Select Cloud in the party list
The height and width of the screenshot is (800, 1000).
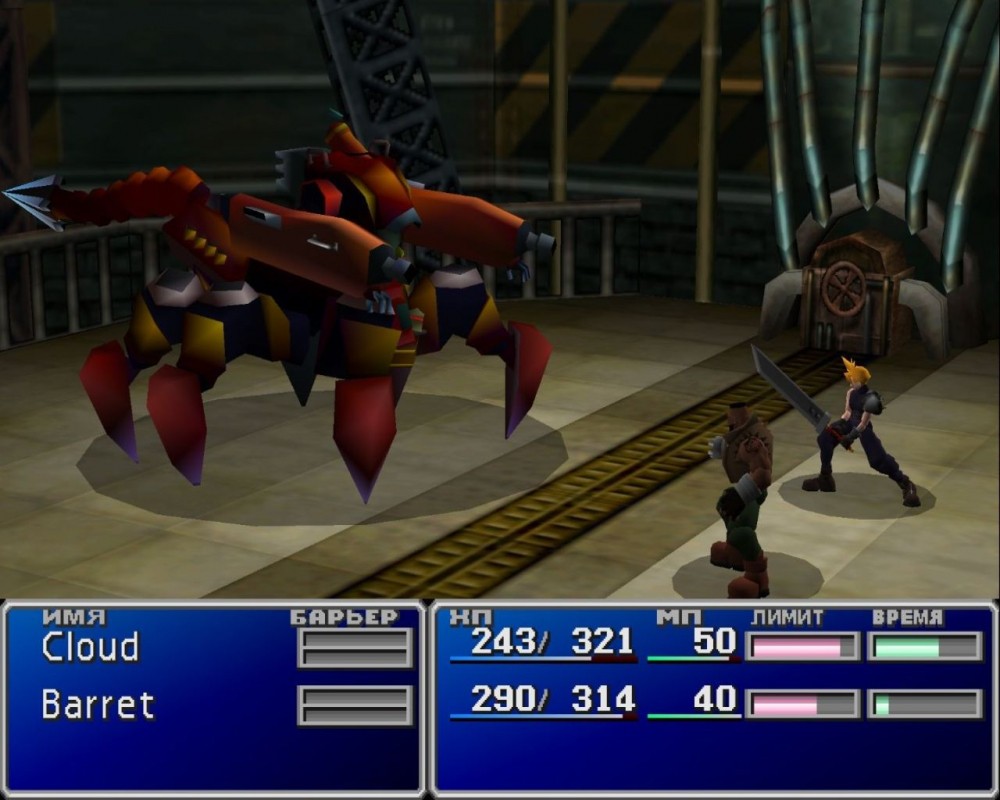[90, 648]
